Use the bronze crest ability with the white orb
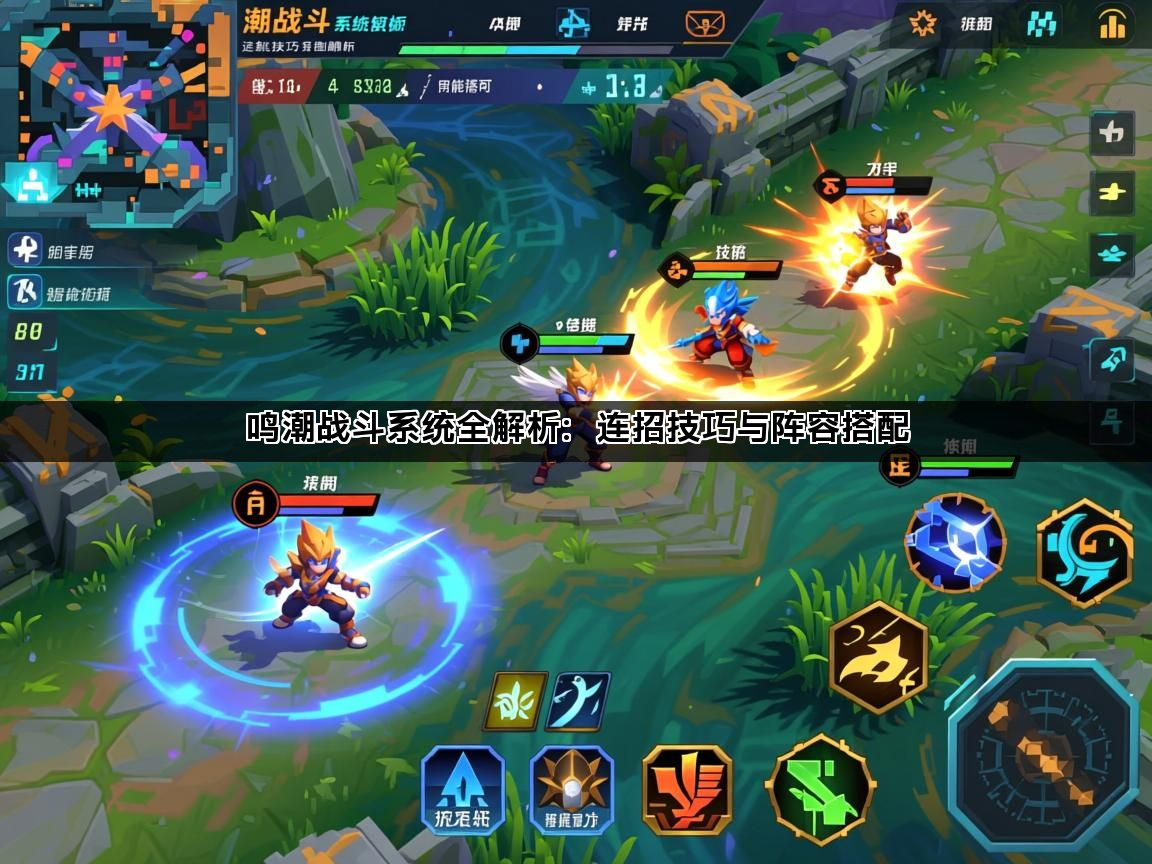Image resolution: width=1152 pixels, height=864 pixels. pyautogui.click(x=571, y=790)
